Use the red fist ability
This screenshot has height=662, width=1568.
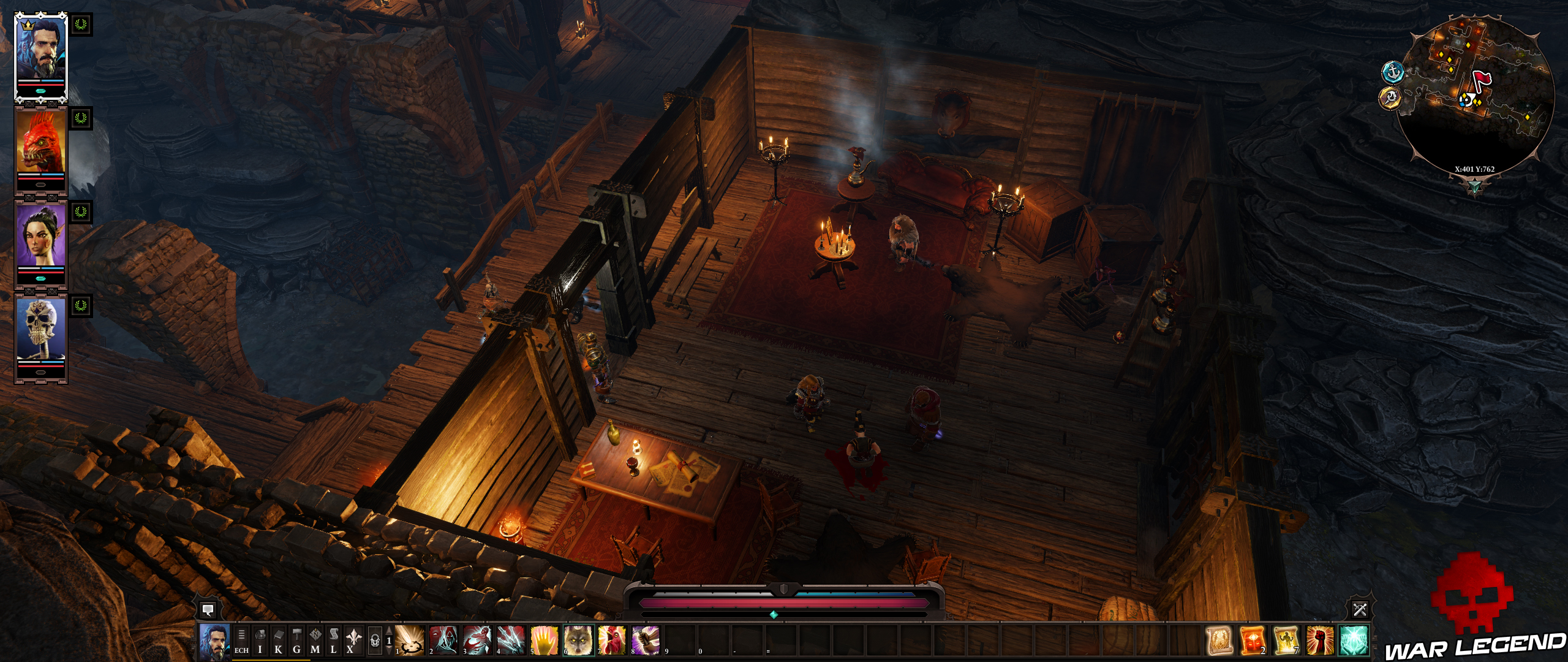[1319, 641]
